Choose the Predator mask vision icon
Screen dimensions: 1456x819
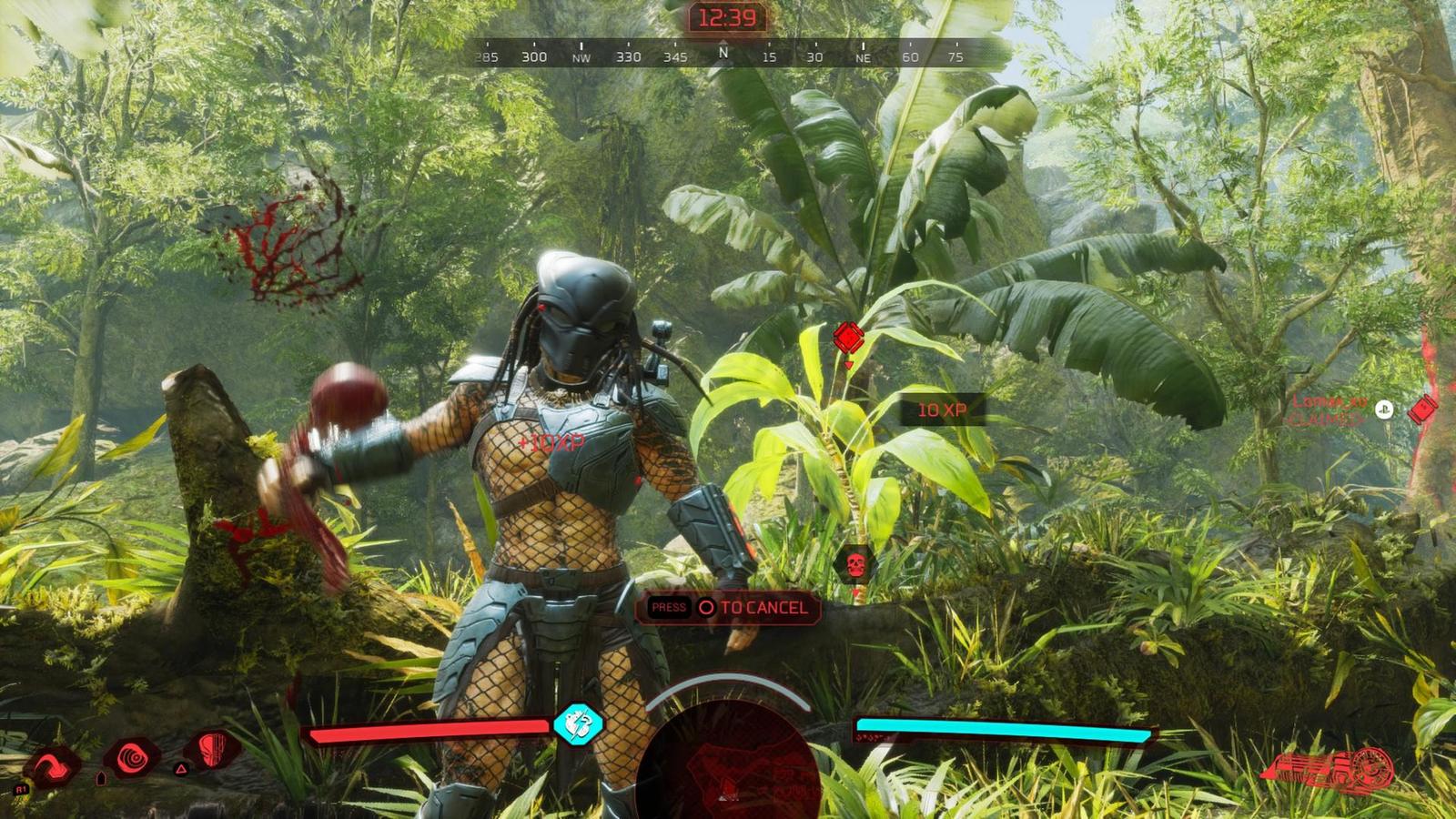pyautogui.click(x=211, y=750)
